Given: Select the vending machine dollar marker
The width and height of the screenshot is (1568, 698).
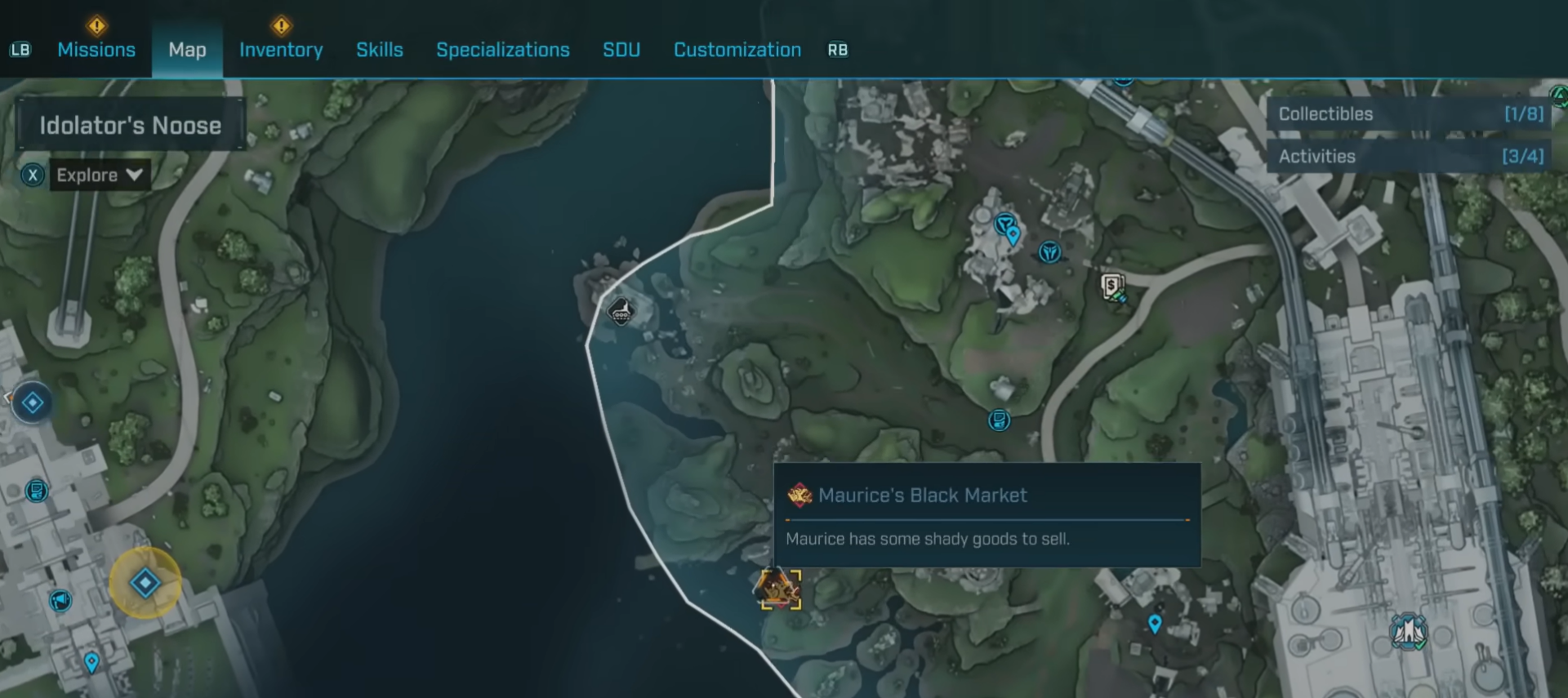Looking at the screenshot, I should click(1112, 287).
